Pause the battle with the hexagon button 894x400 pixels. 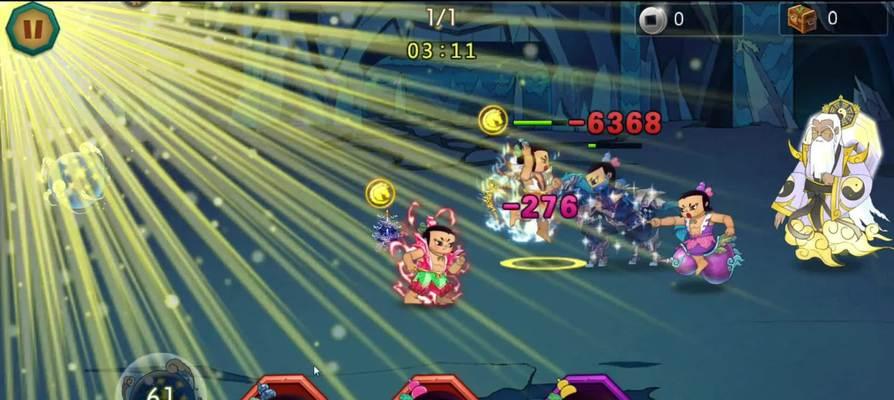pyautogui.click(x=32, y=27)
